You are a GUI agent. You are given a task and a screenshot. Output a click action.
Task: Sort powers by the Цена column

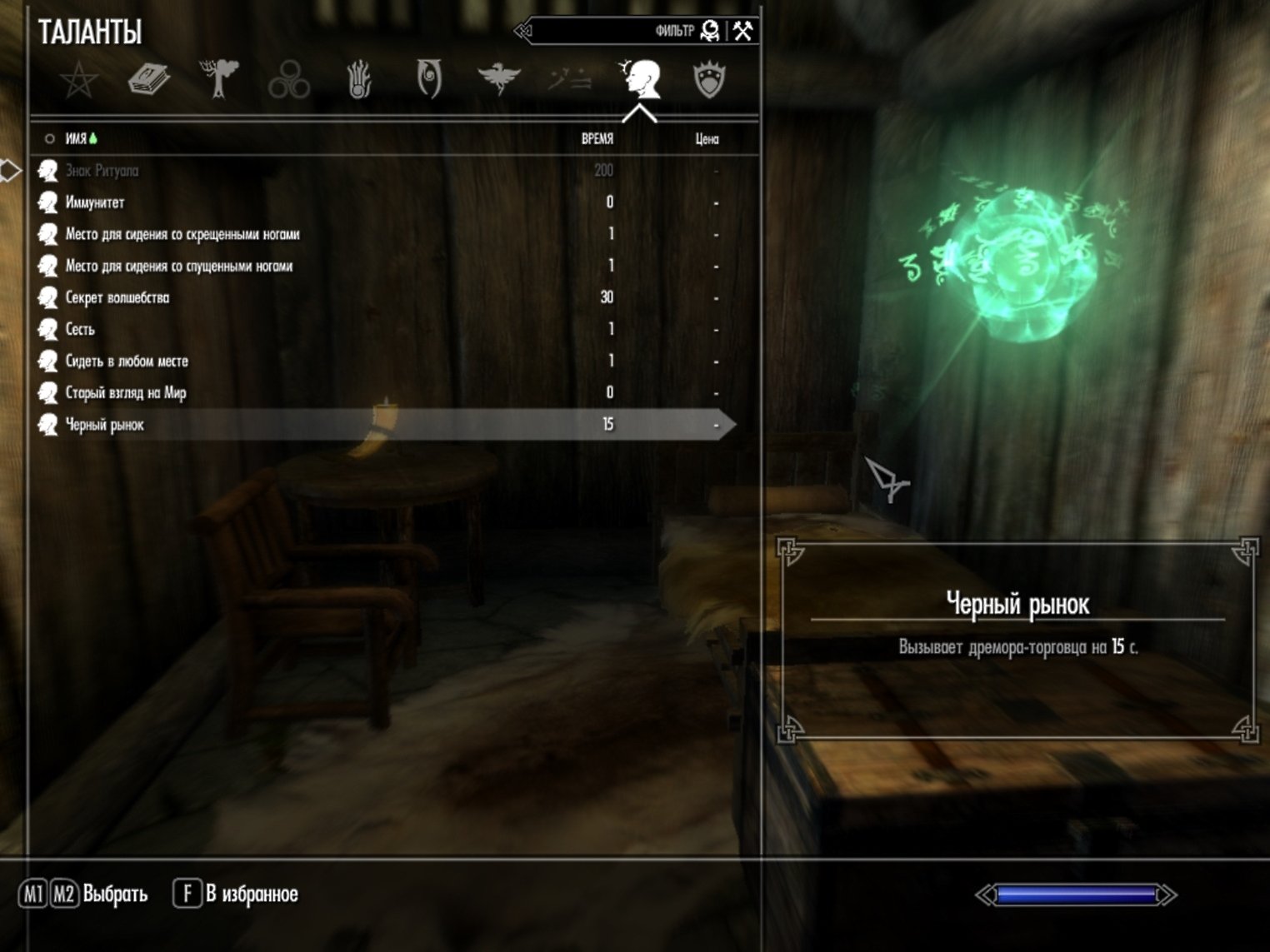tap(707, 139)
